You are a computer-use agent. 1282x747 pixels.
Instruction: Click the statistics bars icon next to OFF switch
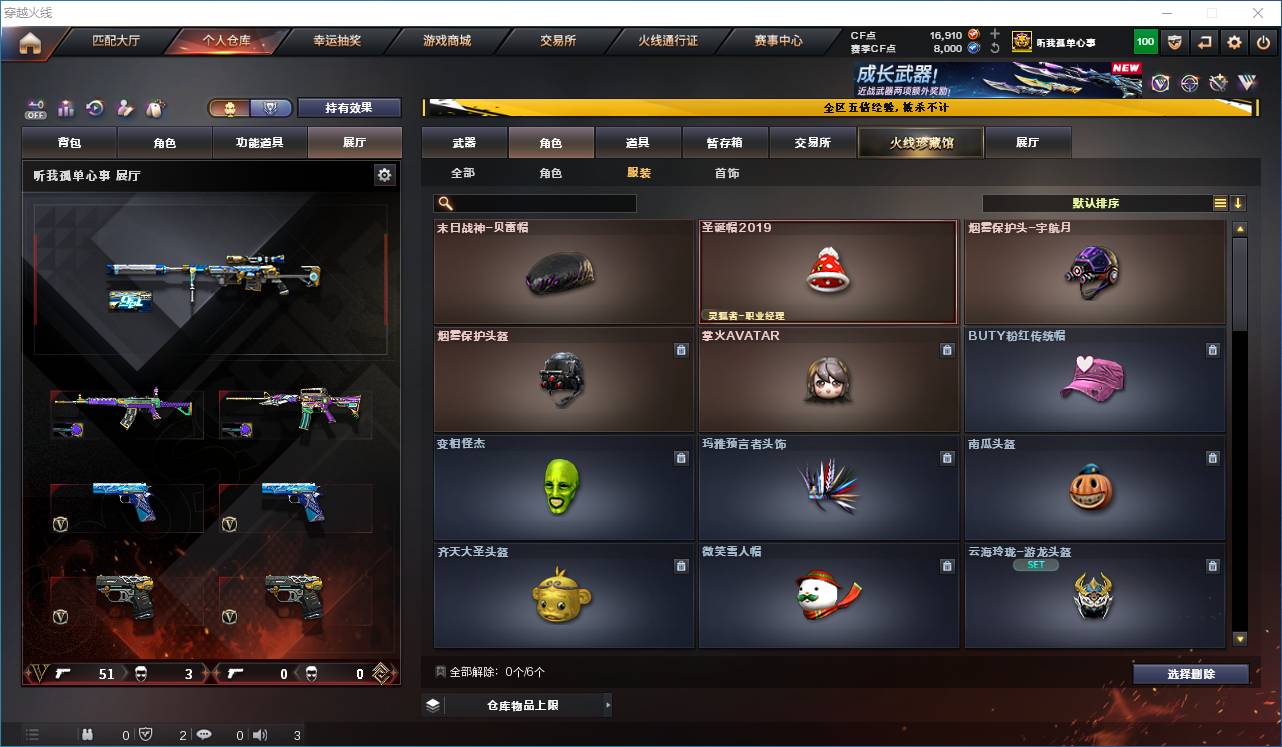[64, 107]
